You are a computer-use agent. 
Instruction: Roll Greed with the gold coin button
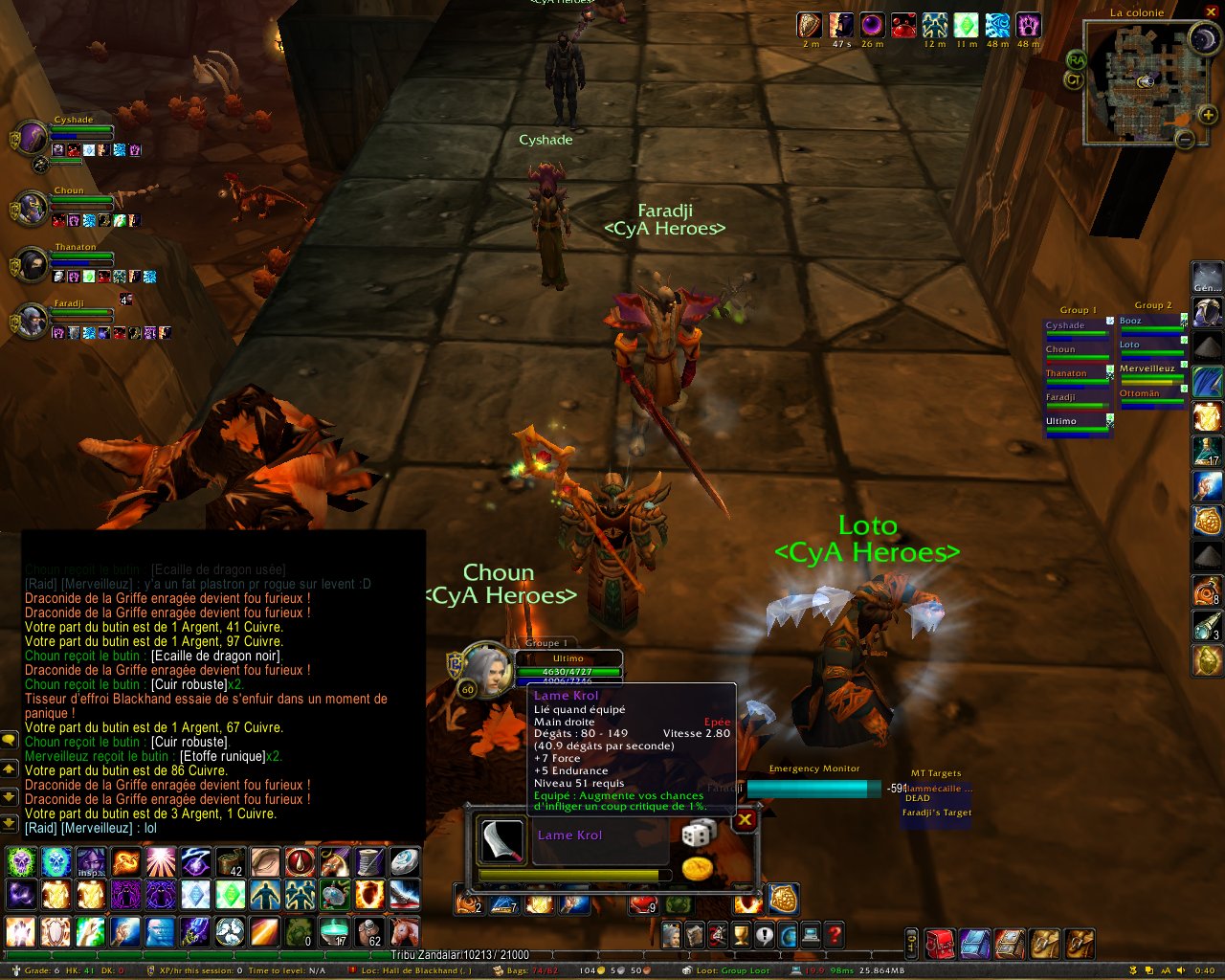698,869
